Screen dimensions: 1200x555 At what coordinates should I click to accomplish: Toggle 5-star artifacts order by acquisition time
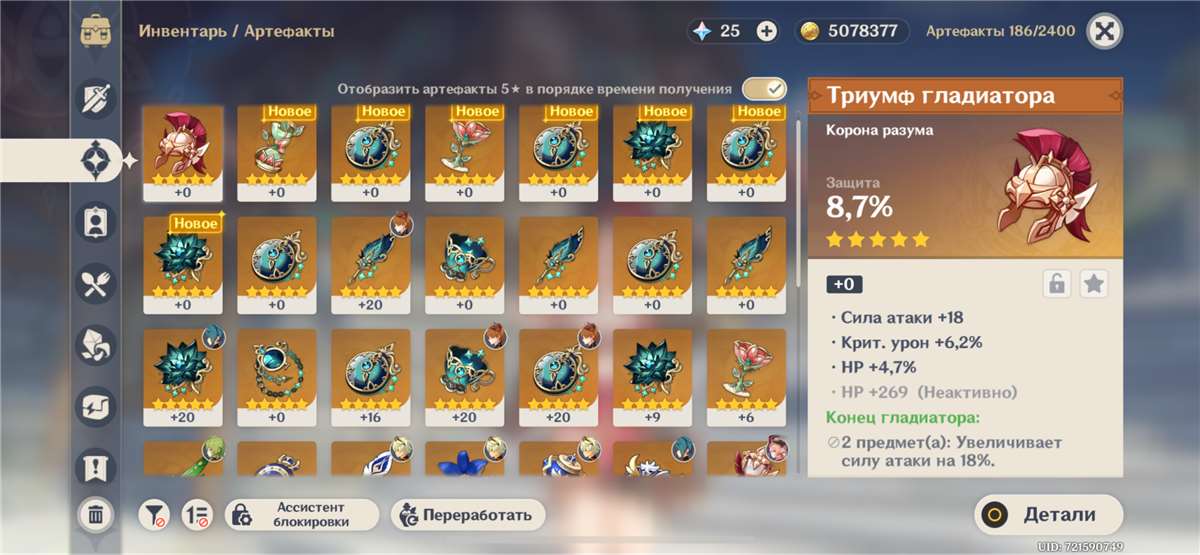pyautogui.click(x=764, y=89)
